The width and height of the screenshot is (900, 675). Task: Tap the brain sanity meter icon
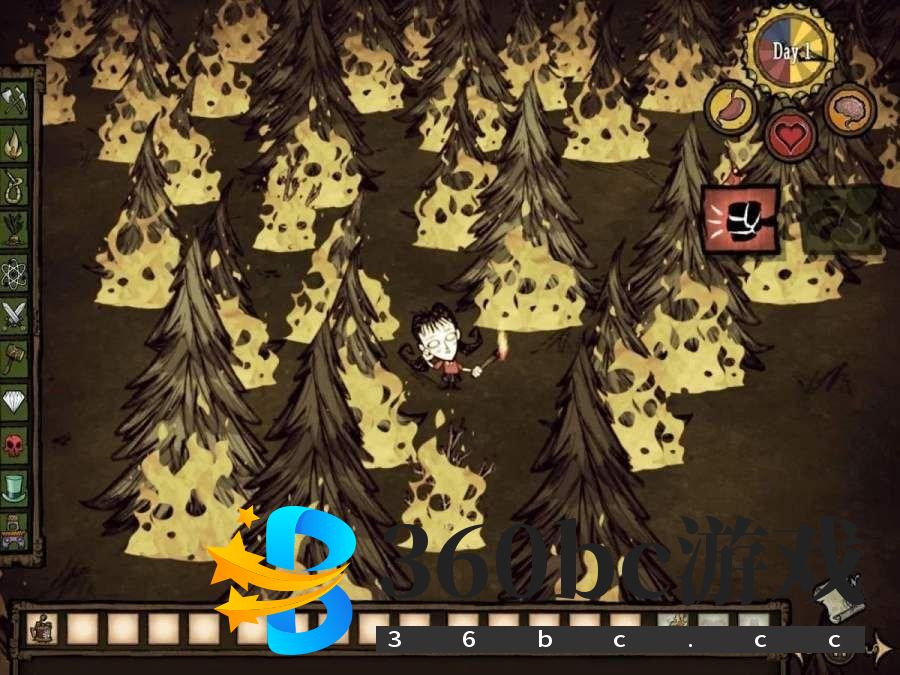(x=849, y=110)
